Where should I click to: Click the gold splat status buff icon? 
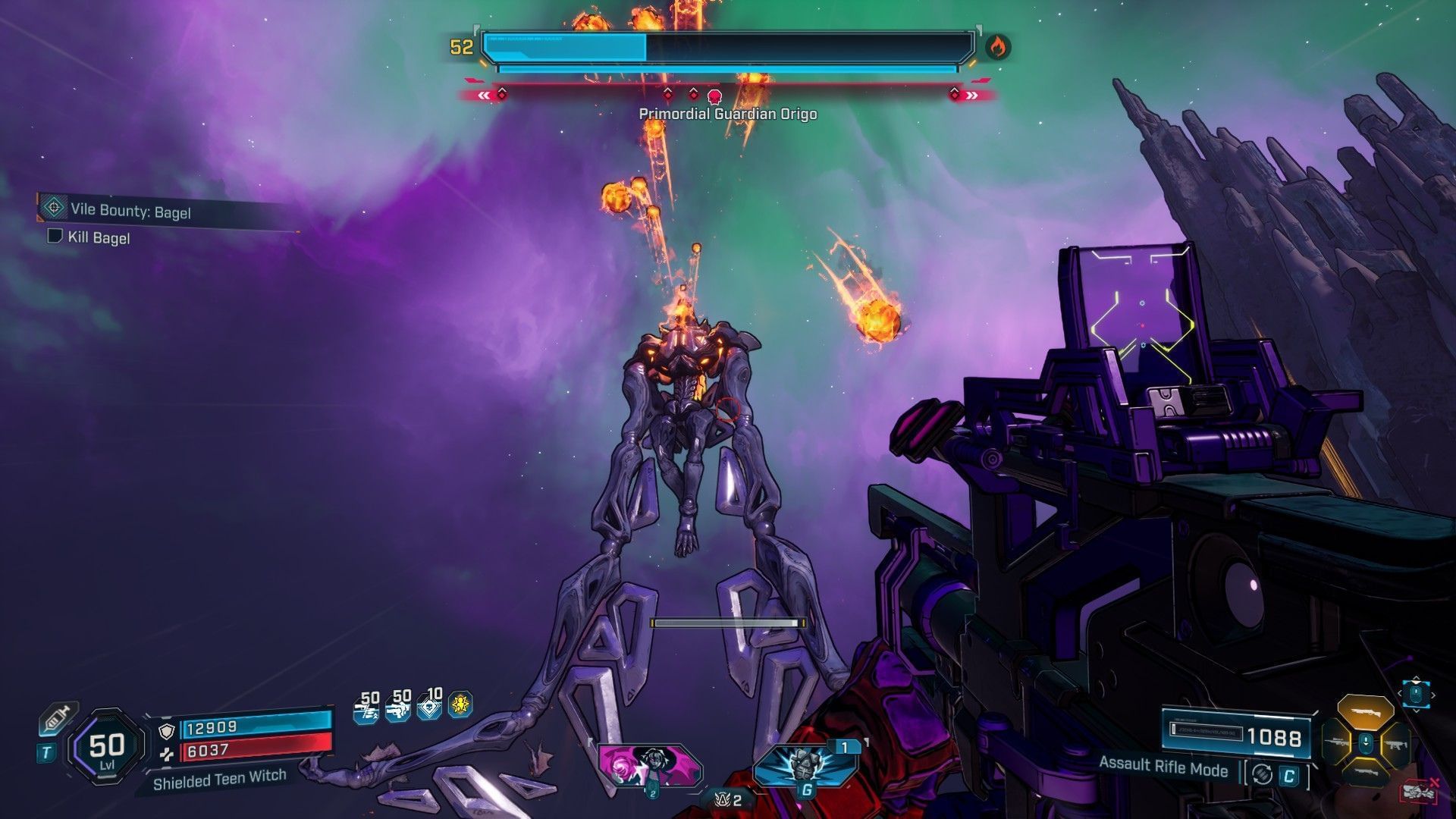click(x=460, y=705)
